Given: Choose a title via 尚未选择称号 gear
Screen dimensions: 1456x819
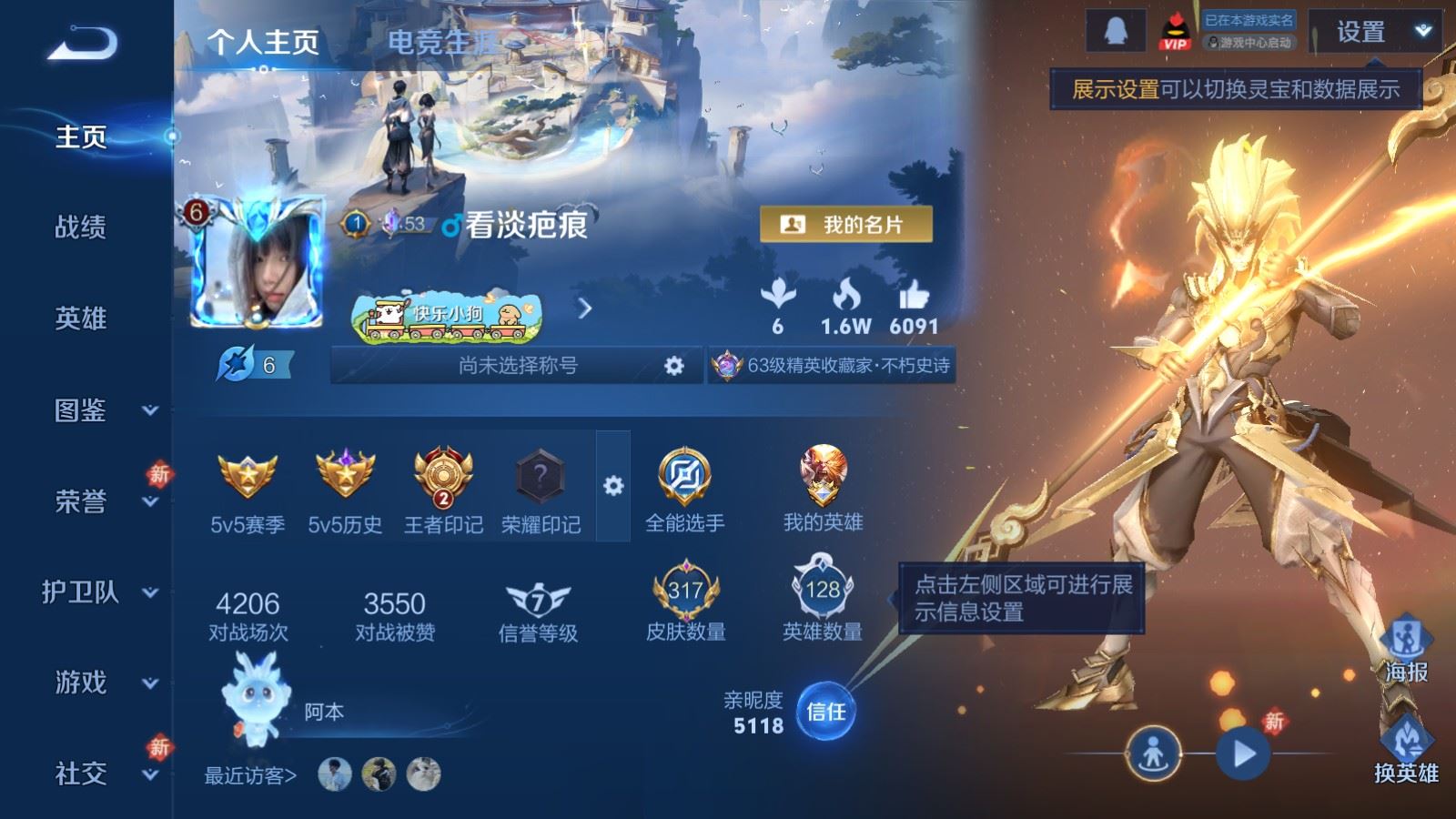Looking at the screenshot, I should 673,366.
